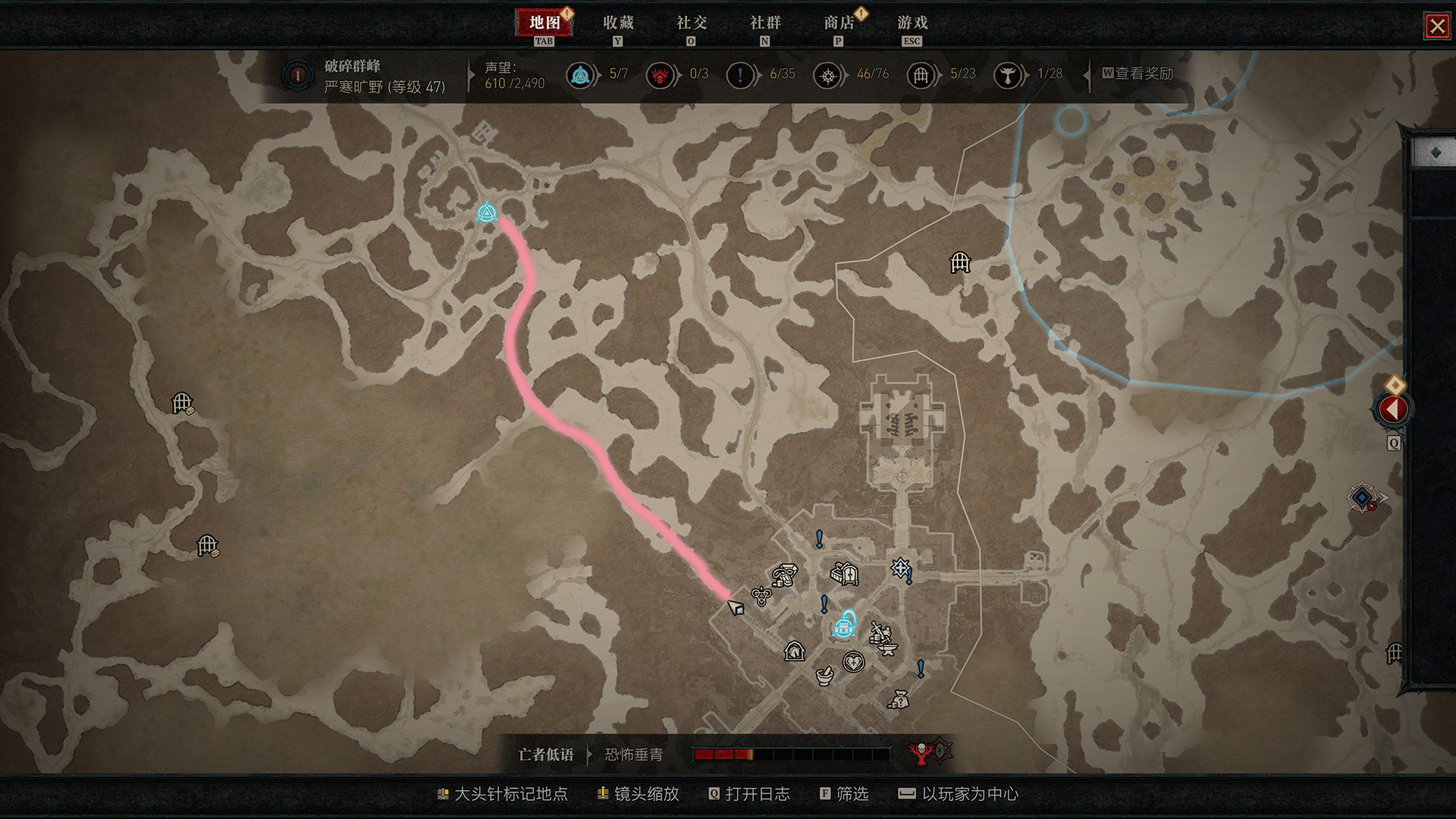Click the 恐怖垂青 season progress bar
The image size is (1456, 819).
pyautogui.click(x=794, y=755)
